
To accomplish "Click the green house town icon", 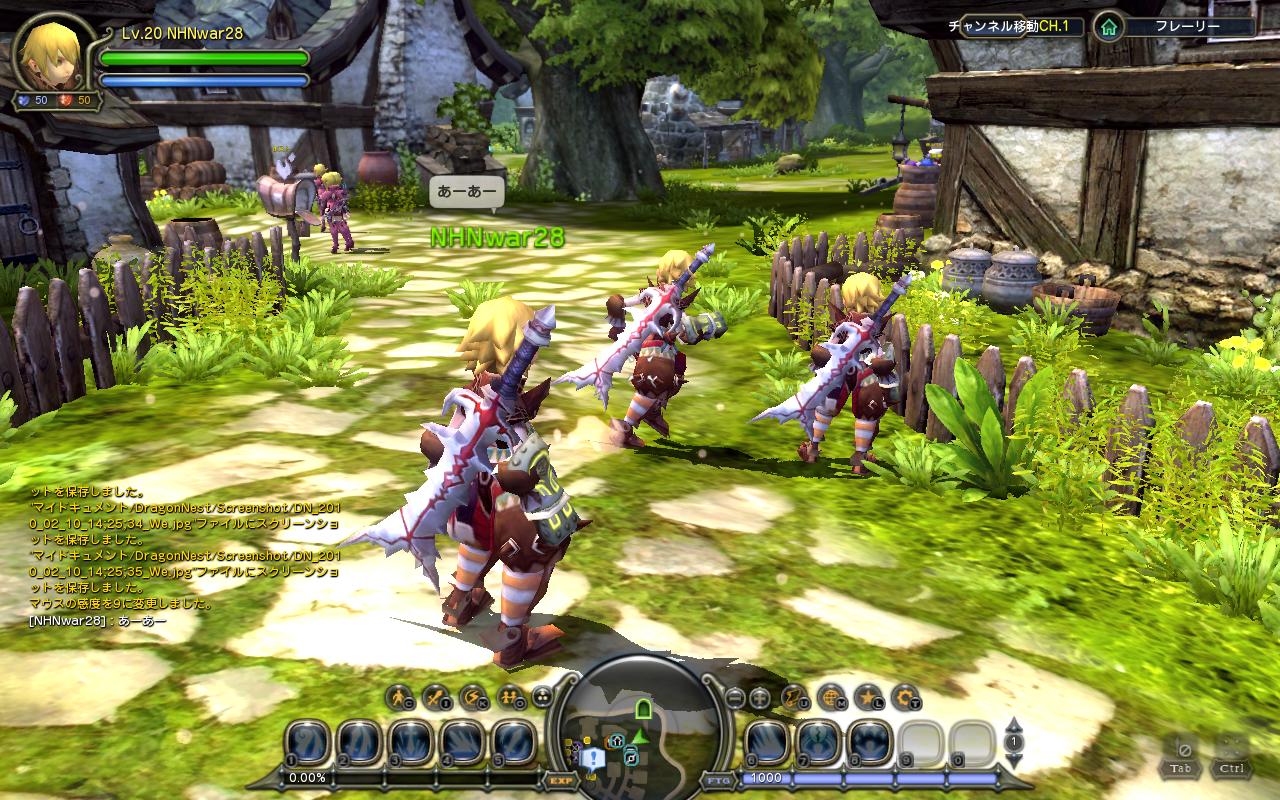I will [x=1107, y=27].
